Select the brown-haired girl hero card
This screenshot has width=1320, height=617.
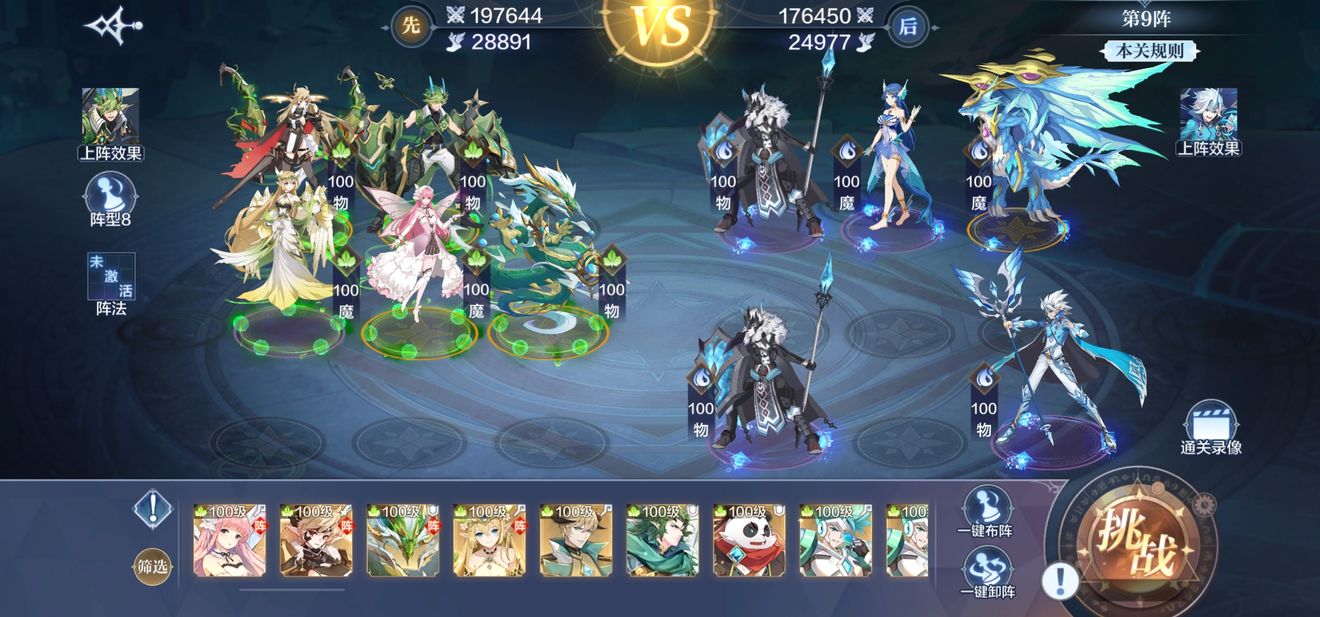point(316,541)
